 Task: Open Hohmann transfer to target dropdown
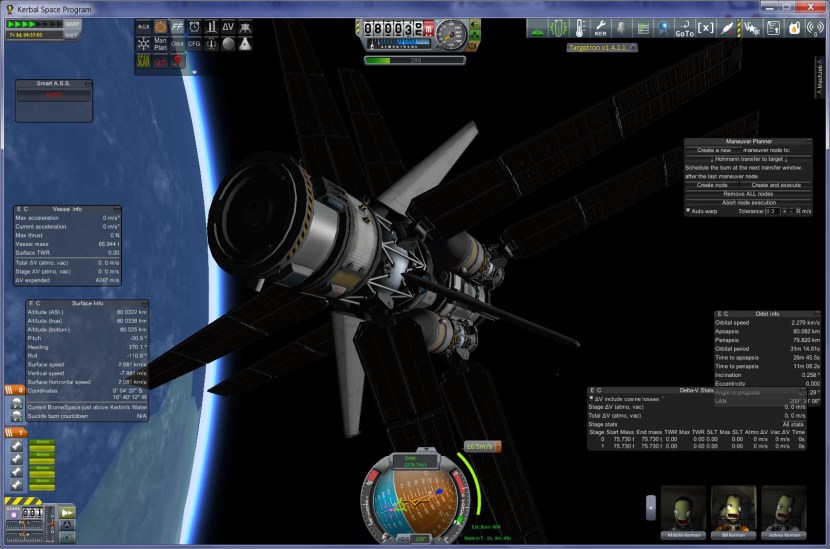pyautogui.click(x=747, y=158)
